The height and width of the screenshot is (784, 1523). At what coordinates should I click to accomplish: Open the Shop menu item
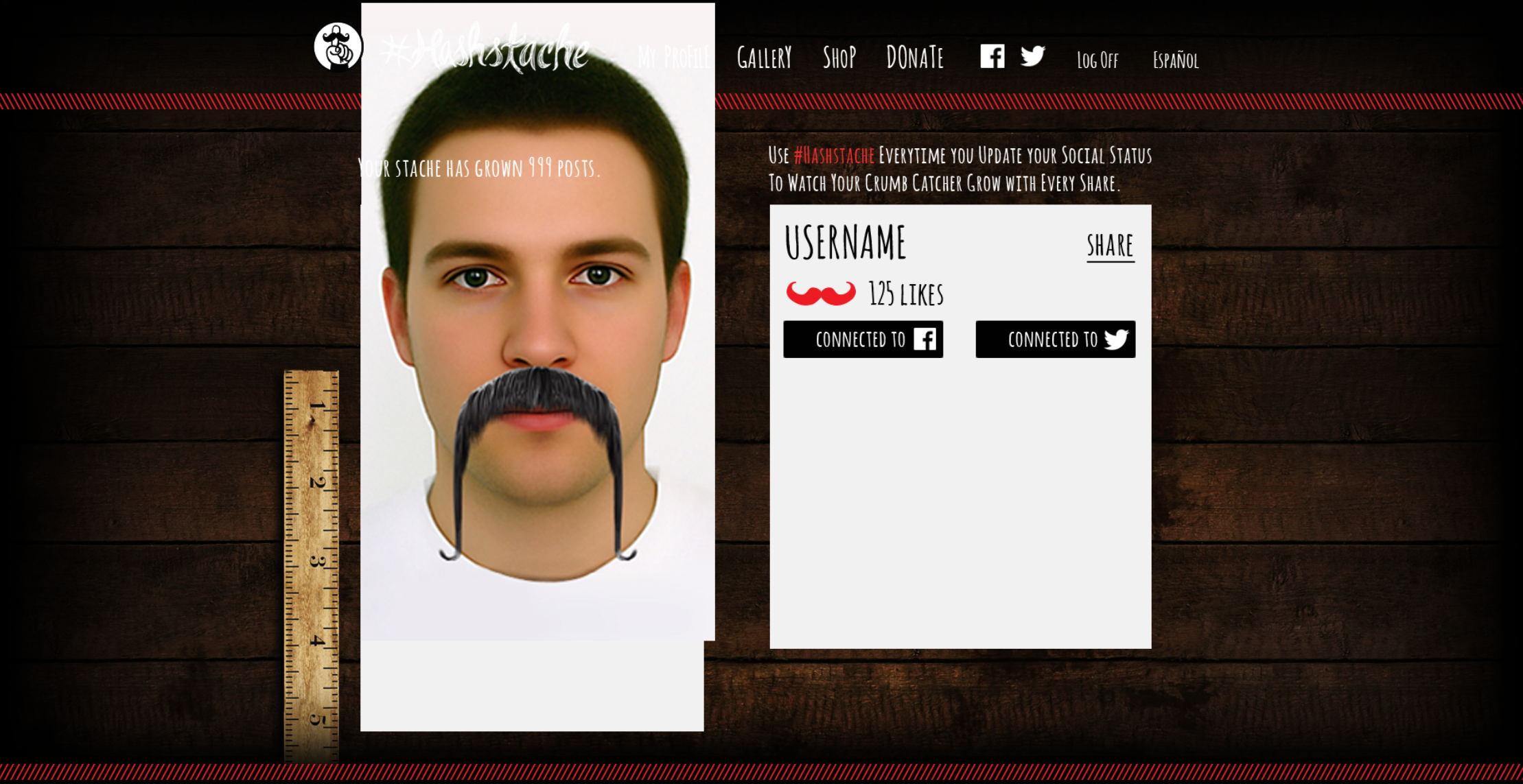click(839, 59)
